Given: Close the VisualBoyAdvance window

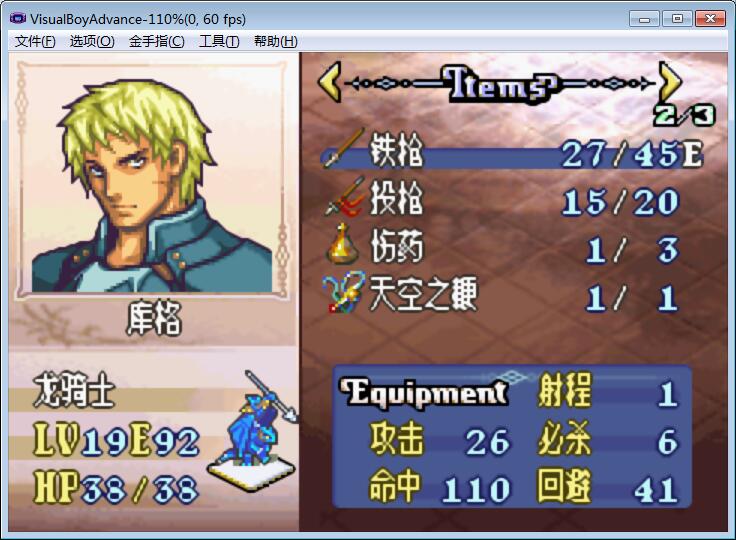Looking at the screenshot, I should pyautogui.click(x=709, y=18).
